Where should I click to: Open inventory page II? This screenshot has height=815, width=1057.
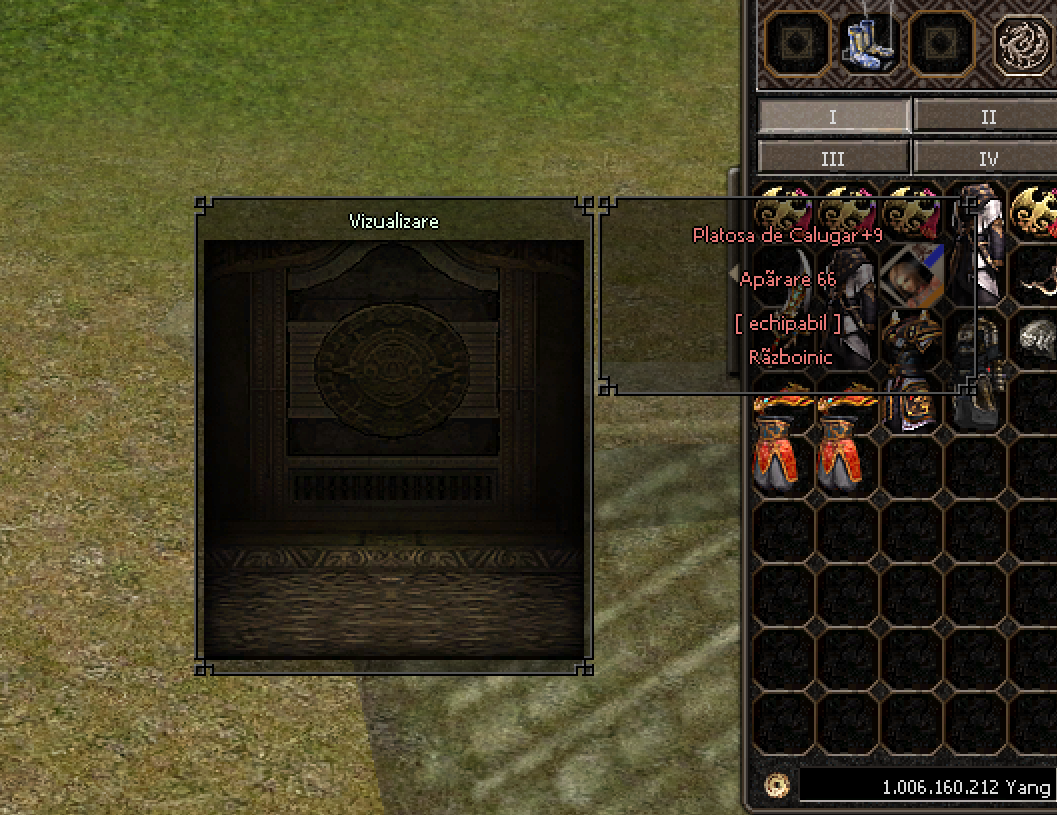pos(986,117)
